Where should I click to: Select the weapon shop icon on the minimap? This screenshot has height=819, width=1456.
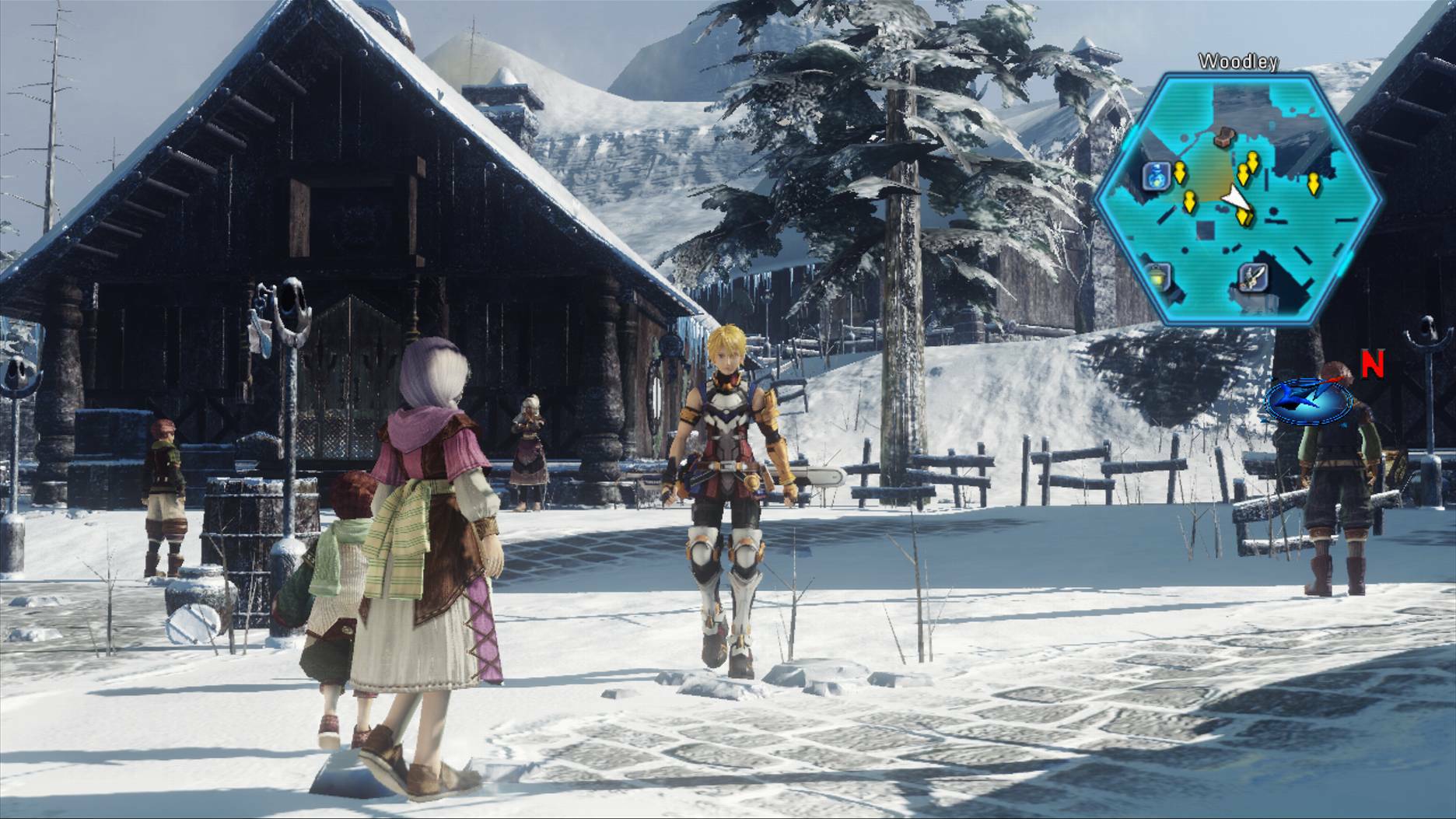1253,278
